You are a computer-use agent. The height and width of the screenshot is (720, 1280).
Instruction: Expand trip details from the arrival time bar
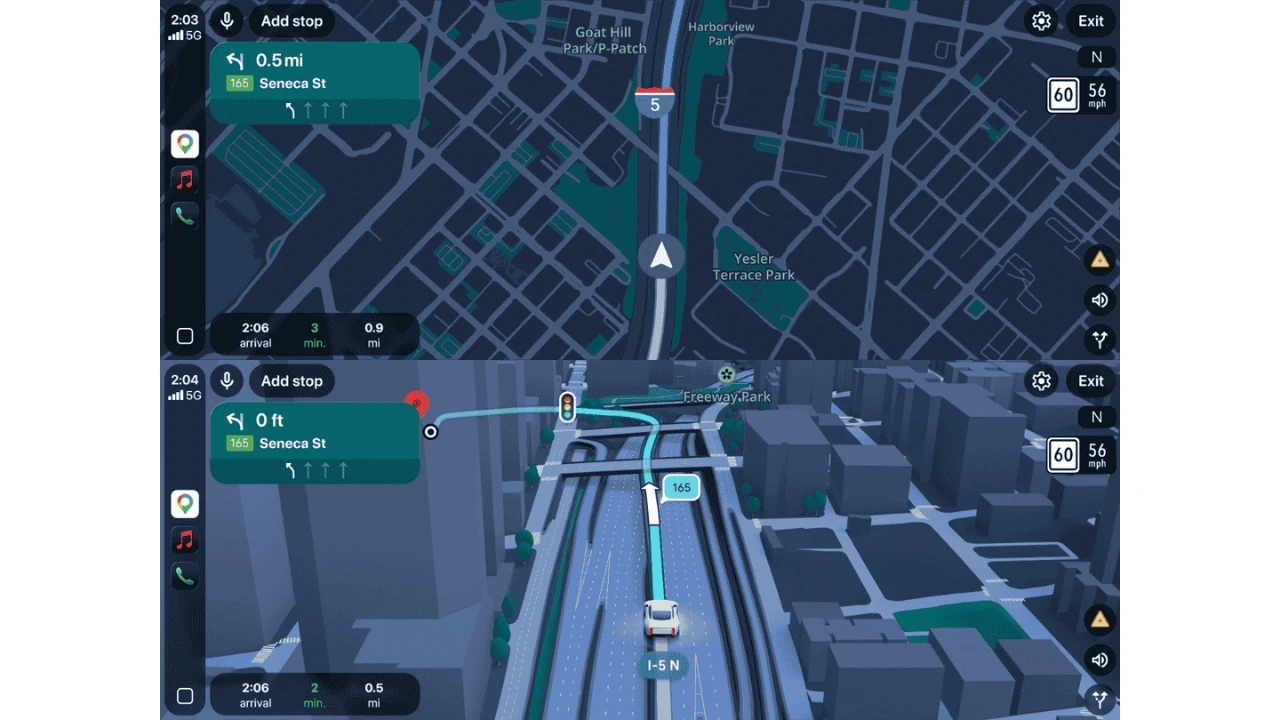[x=314, y=694]
